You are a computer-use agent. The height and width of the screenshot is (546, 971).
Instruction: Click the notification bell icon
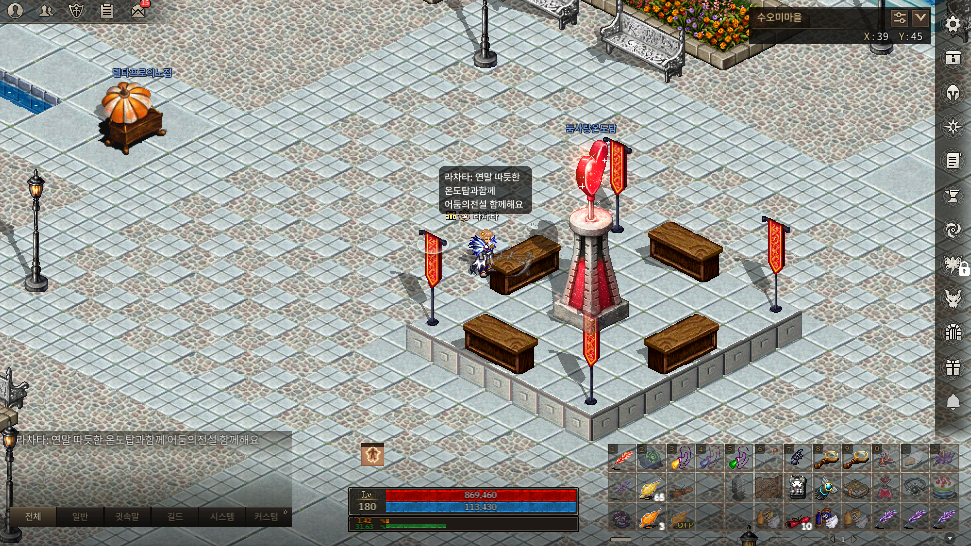click(x=952, y=402)
